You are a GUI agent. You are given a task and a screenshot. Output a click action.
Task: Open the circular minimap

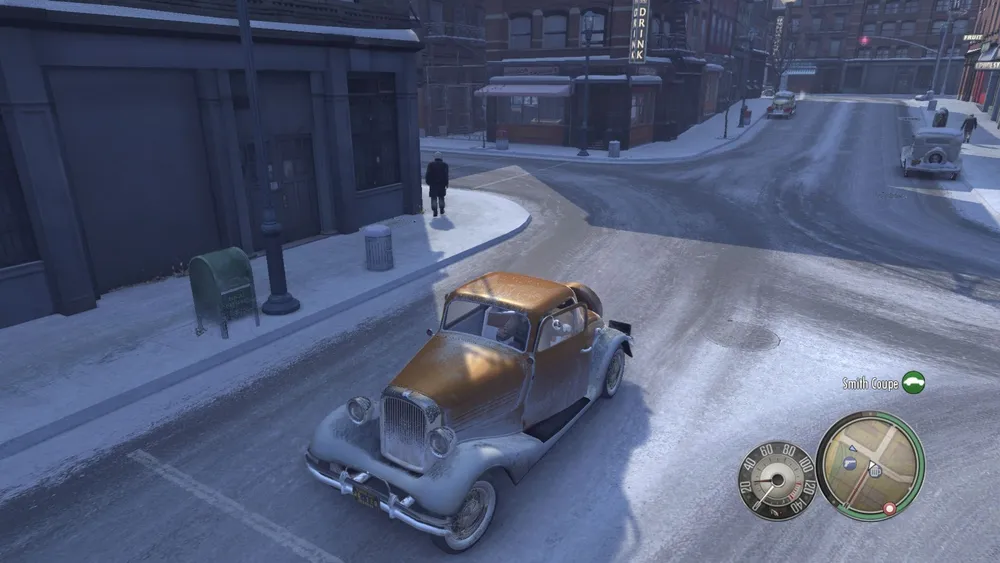point(869,465)
